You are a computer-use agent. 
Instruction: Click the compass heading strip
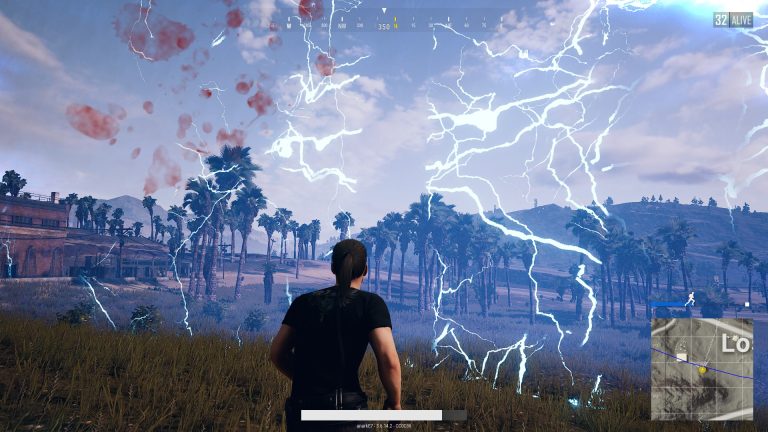(384, 19)
